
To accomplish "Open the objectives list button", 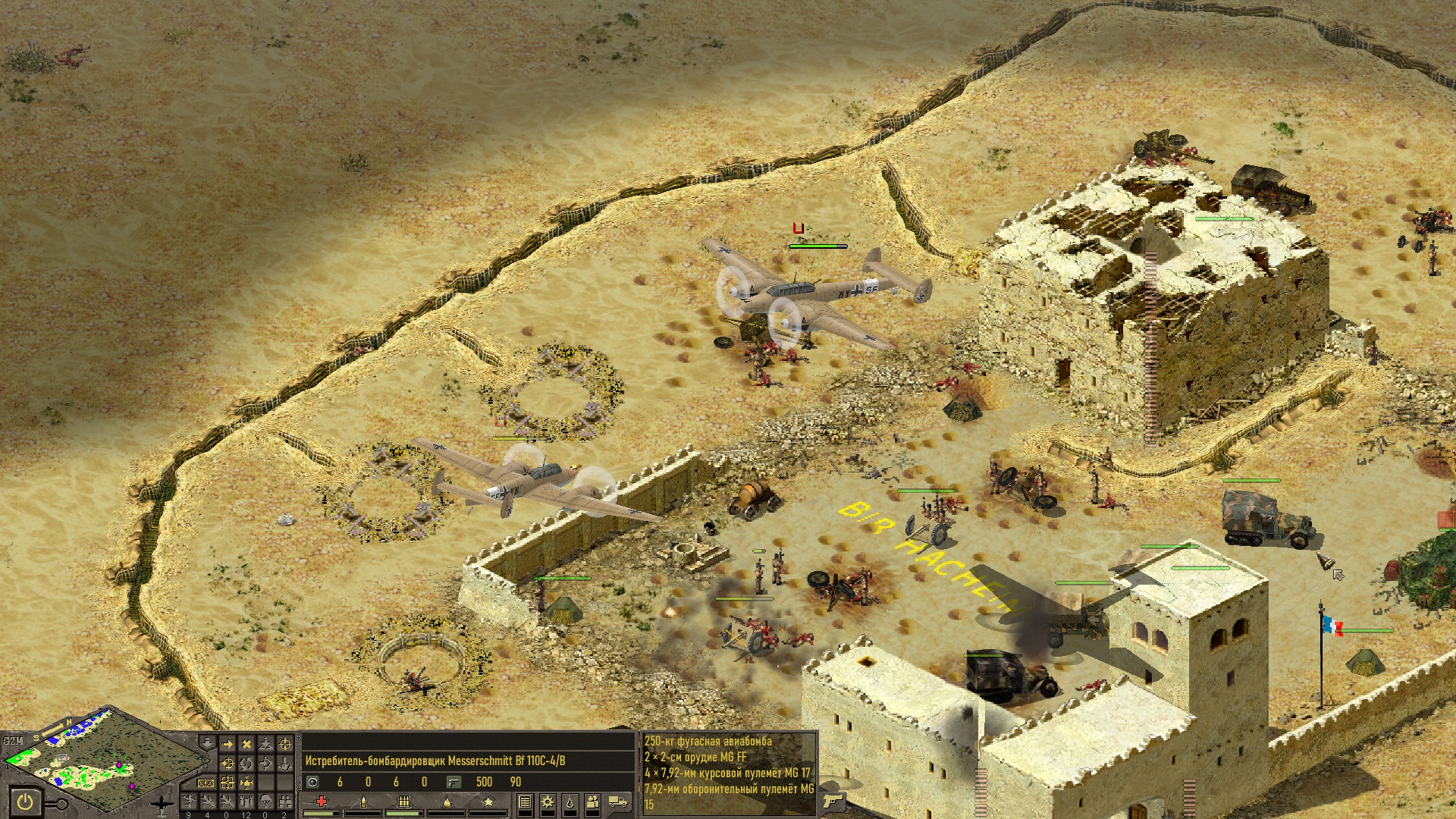I will (x=525, y=802).
